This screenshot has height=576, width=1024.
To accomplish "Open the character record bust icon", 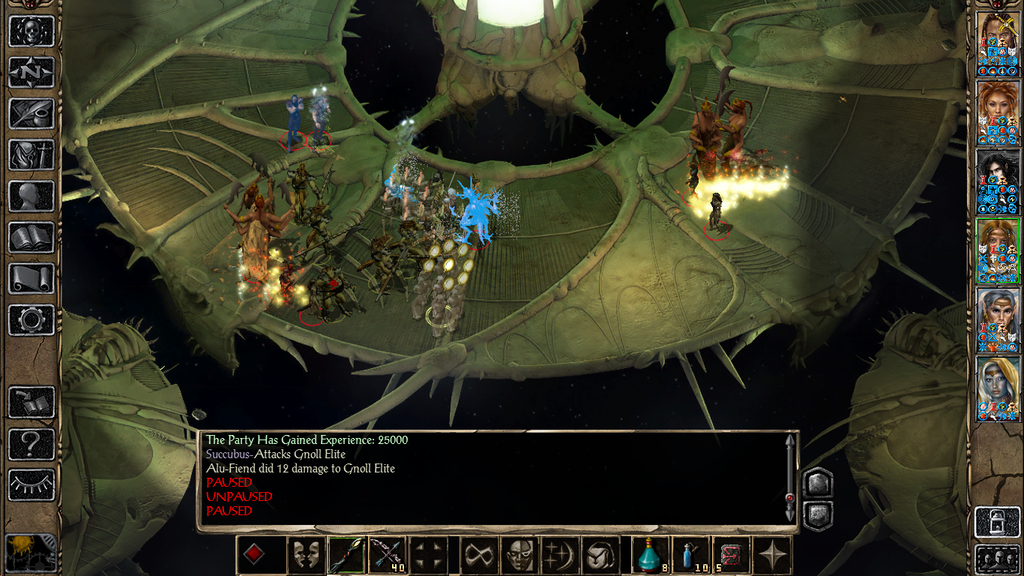I will click(x=31, y=196).
